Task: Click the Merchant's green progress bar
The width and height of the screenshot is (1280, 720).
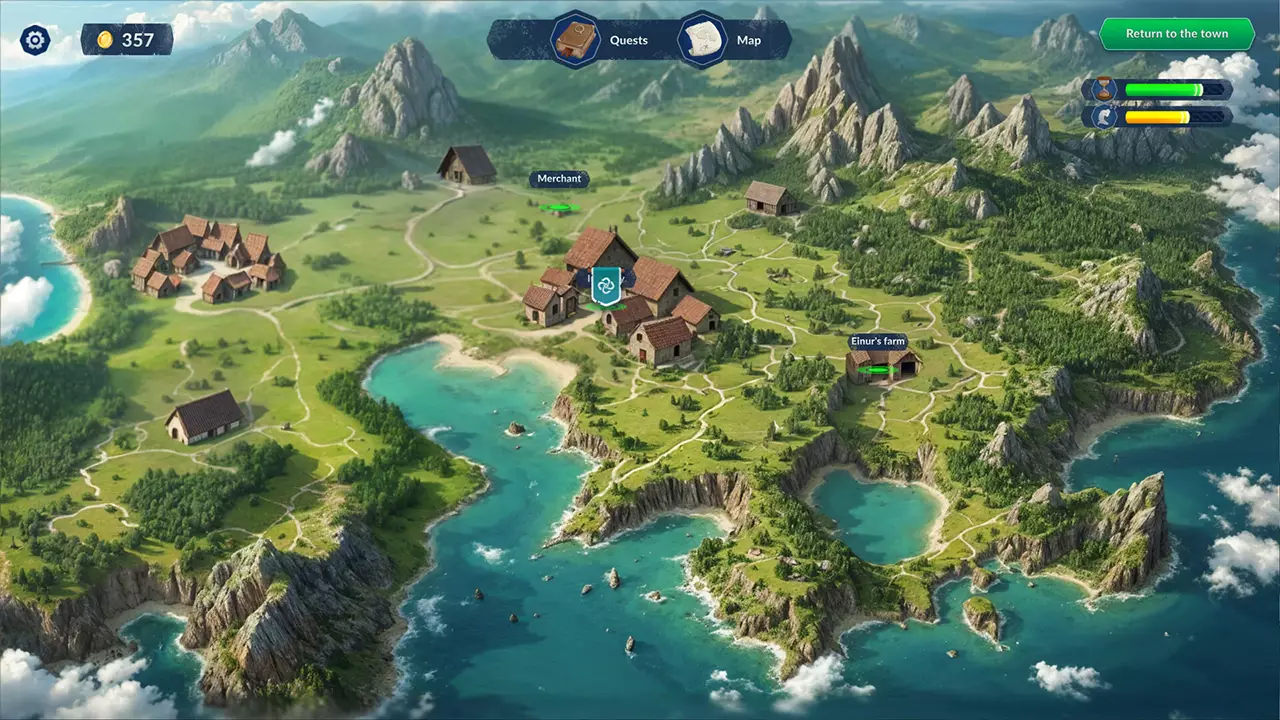Action: 558,207
